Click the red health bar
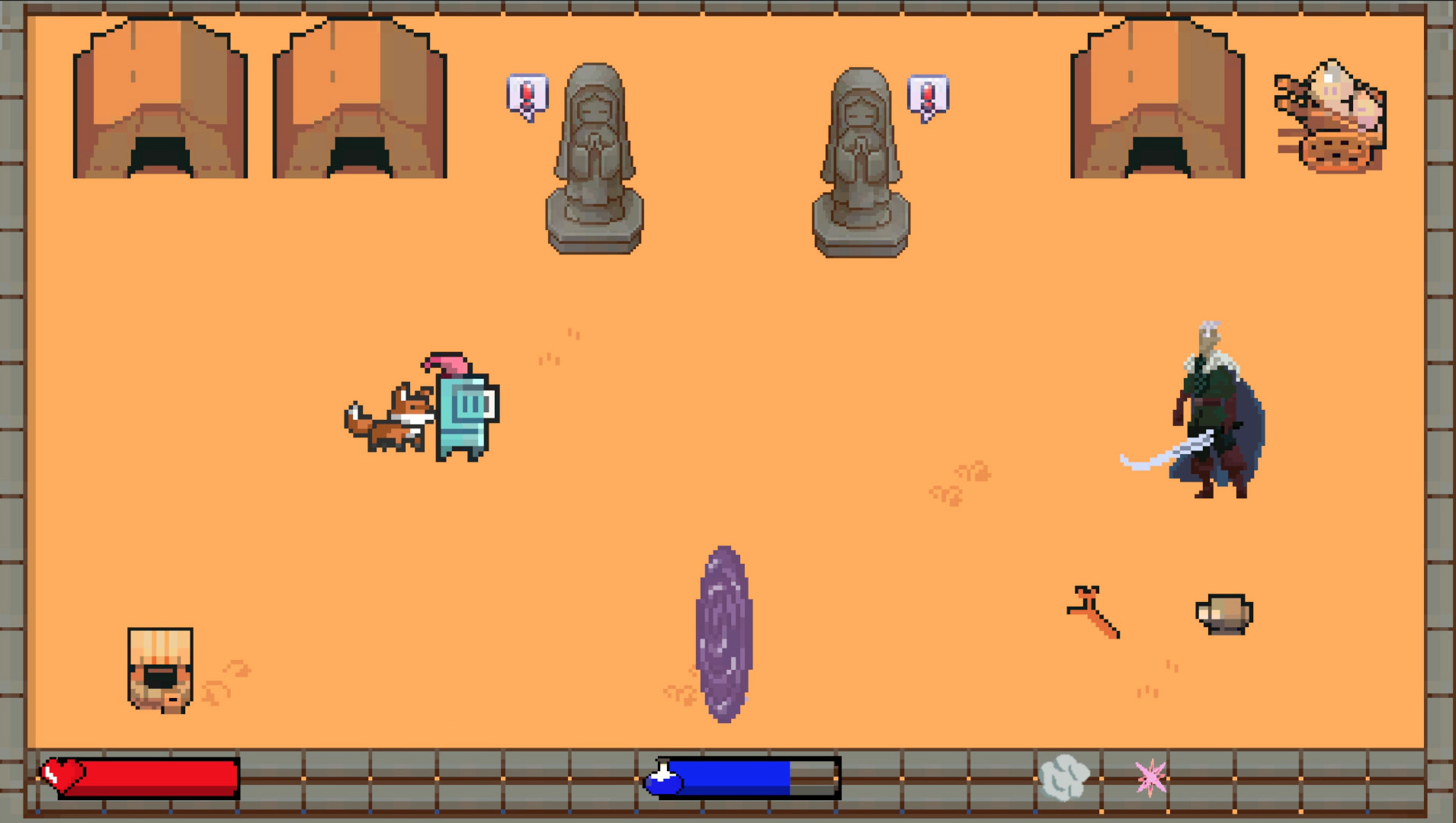The width and height of the screenshot is (1456, 823). click(152, 777)
